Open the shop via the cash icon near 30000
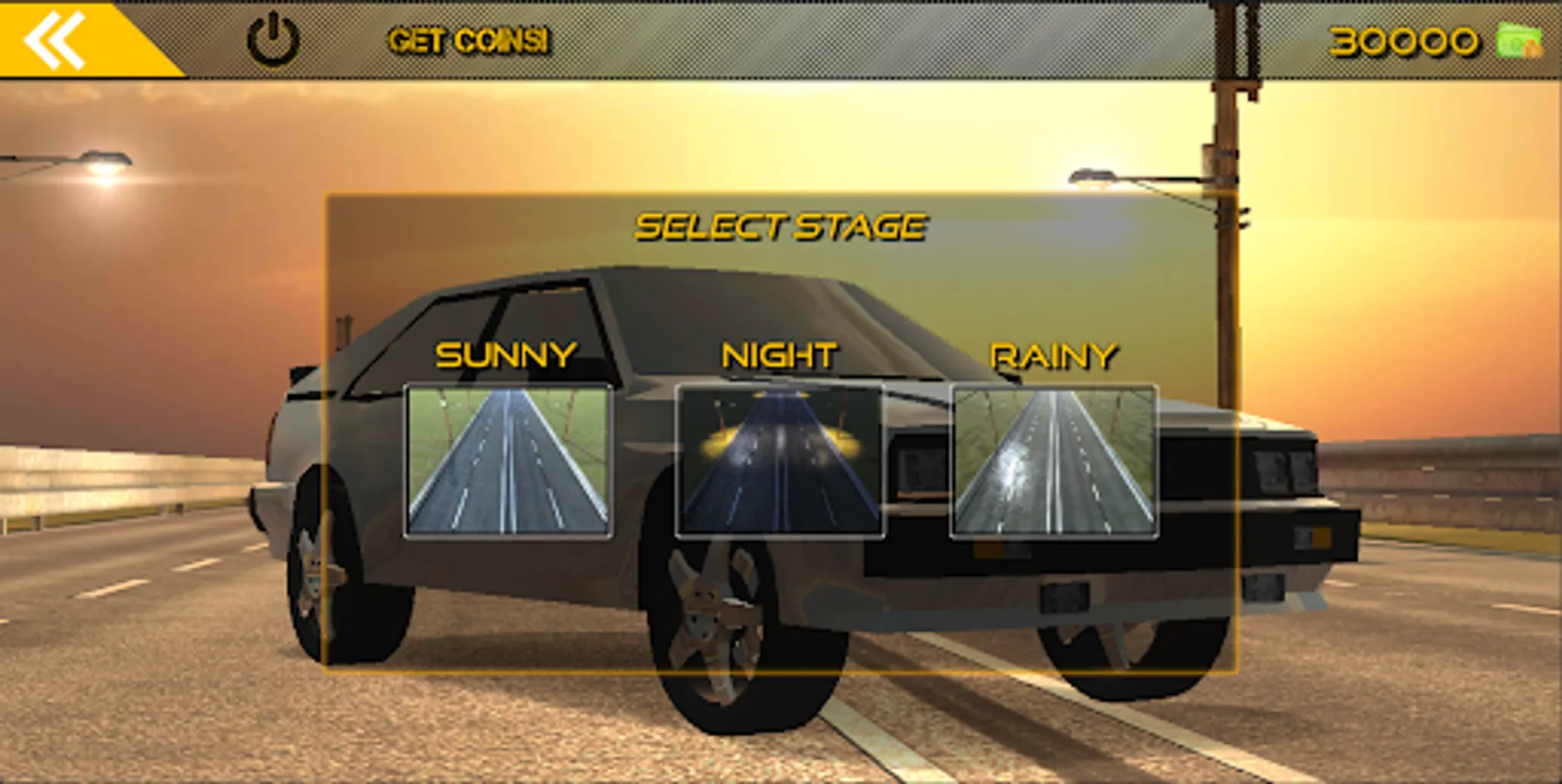1562x784 pixels. (x=1521, y=38)
